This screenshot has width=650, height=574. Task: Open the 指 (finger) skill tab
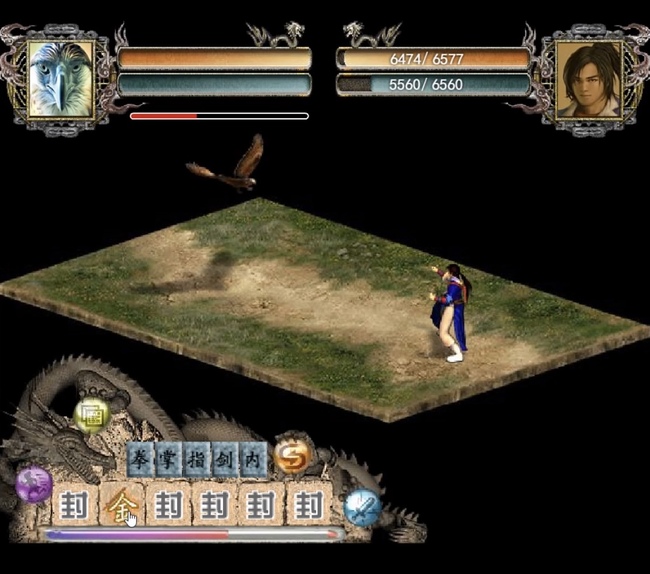[x=198, y=459]
